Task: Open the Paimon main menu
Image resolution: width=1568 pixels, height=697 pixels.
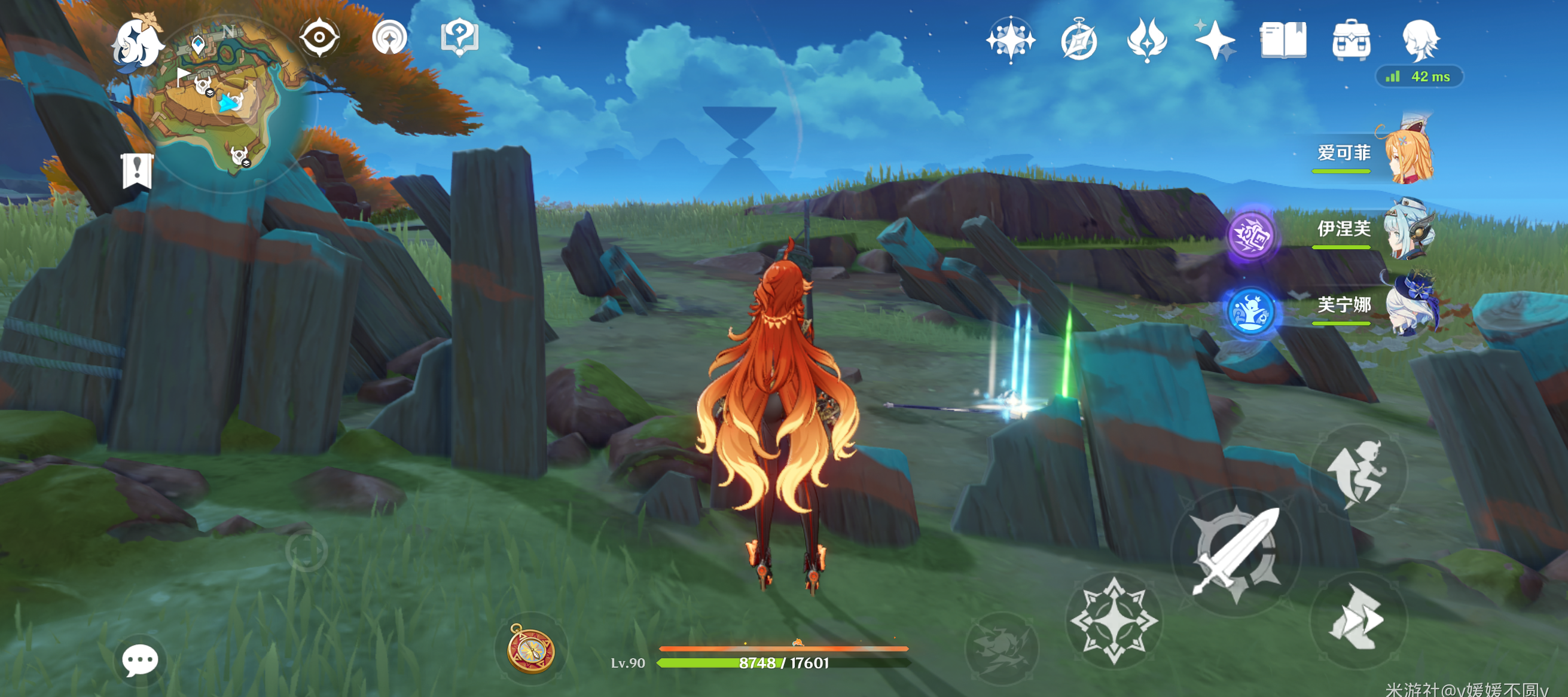Action: pyautogui.click(x=138, y=42)
